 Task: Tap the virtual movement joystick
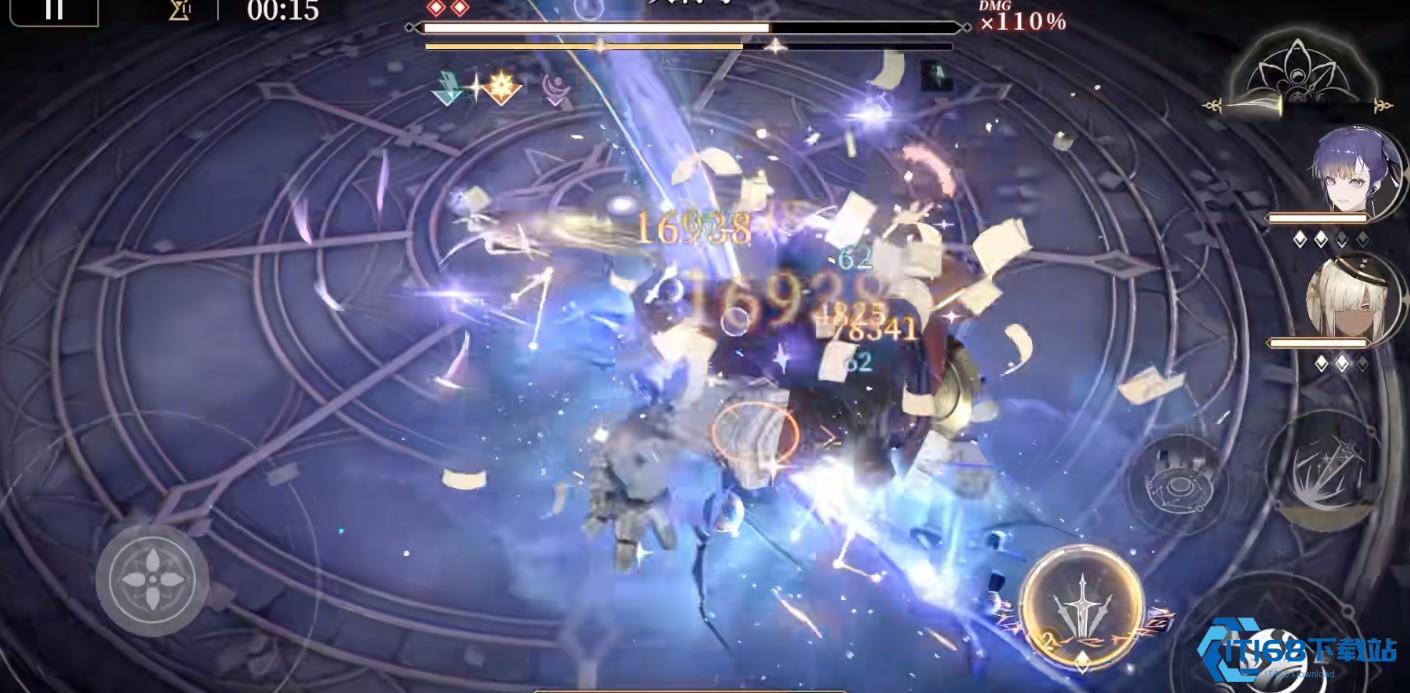coord(152,580)
